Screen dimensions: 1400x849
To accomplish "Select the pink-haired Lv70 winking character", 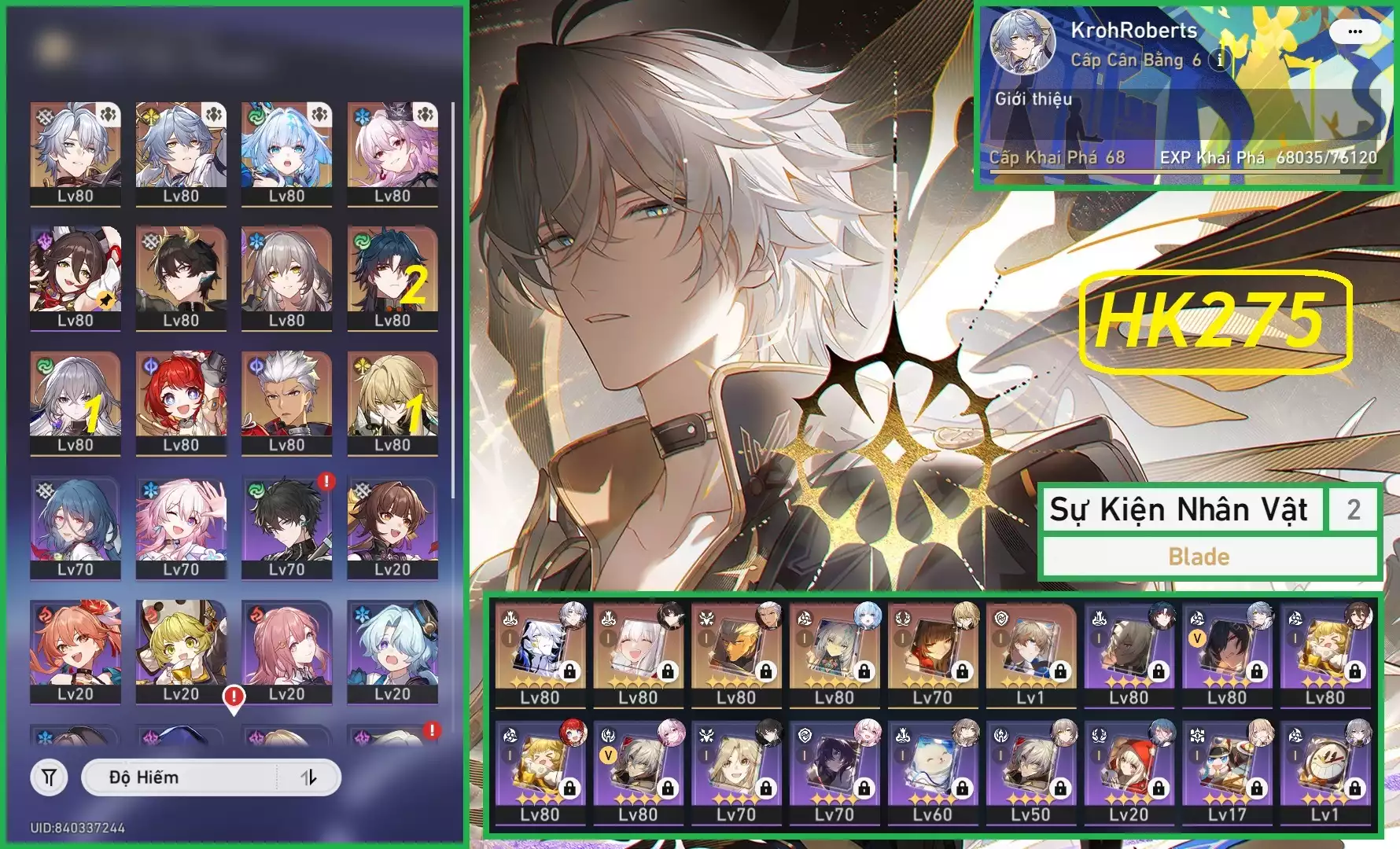I will (x=181, y=526).
